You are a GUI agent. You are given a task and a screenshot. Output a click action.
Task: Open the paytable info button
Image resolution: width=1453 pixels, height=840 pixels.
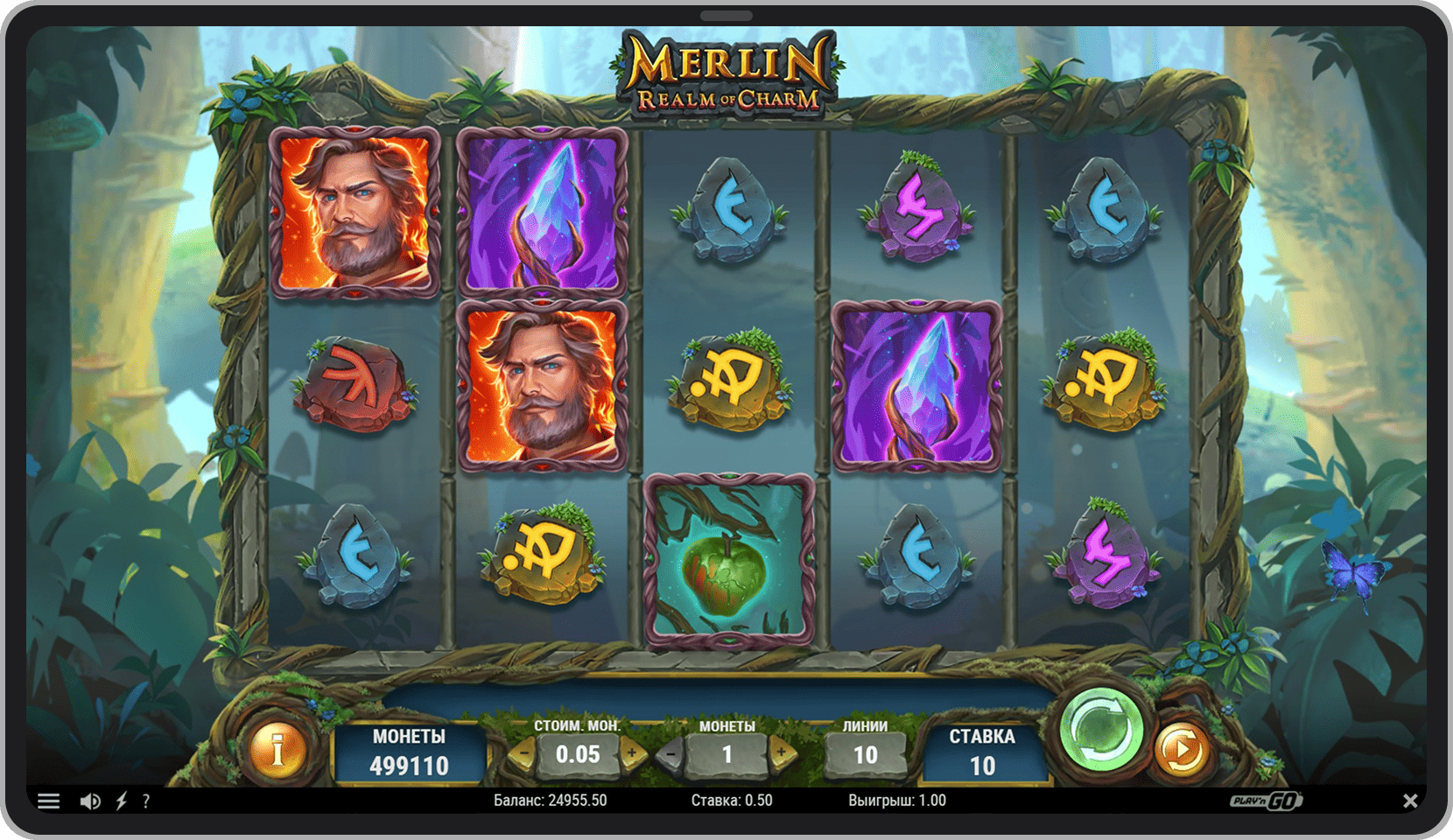click(278, 750)
